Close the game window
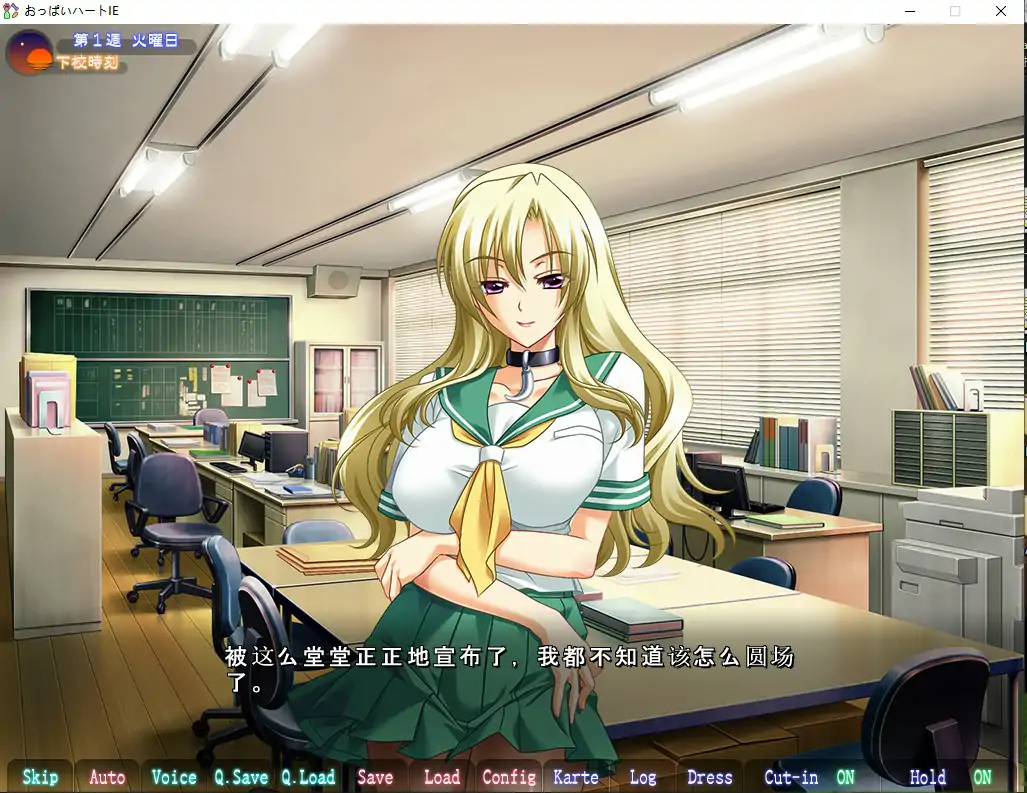Screen dimensions: 1027x793 pyautogui.click(x=1001, y=12)
